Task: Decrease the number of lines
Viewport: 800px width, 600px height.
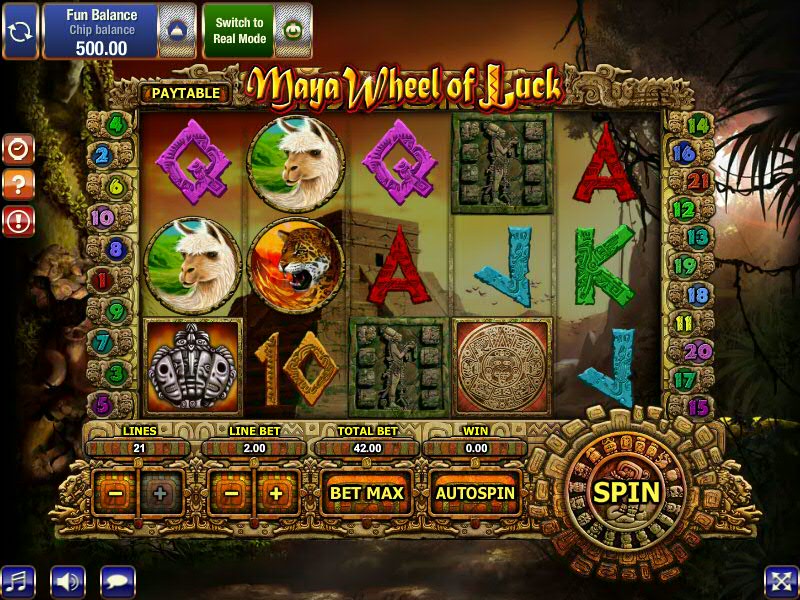Action: pyautogui.click(x=117, y=493)
